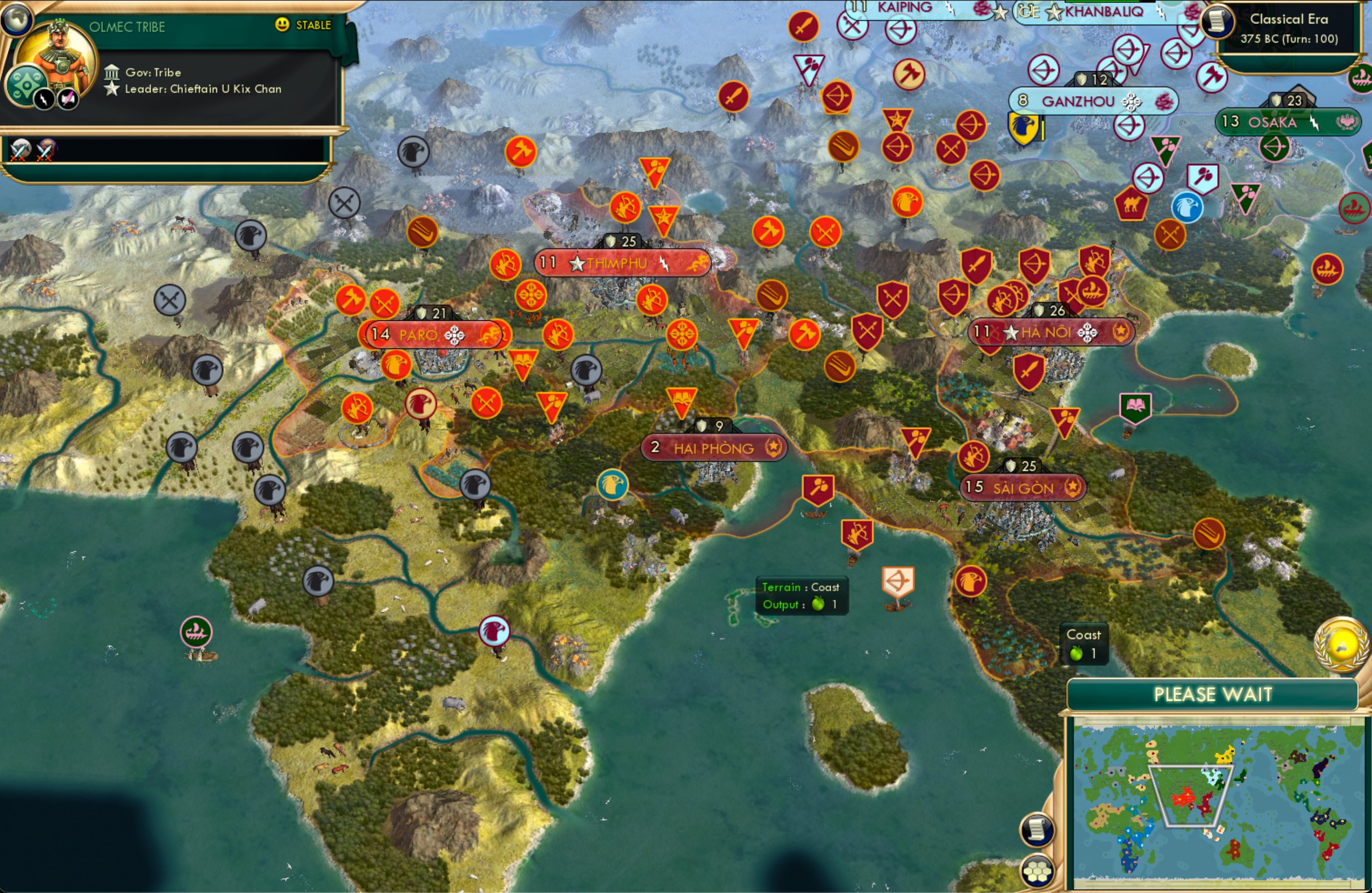Open the Hai Phòng city banner

click(x=713, y=448)
